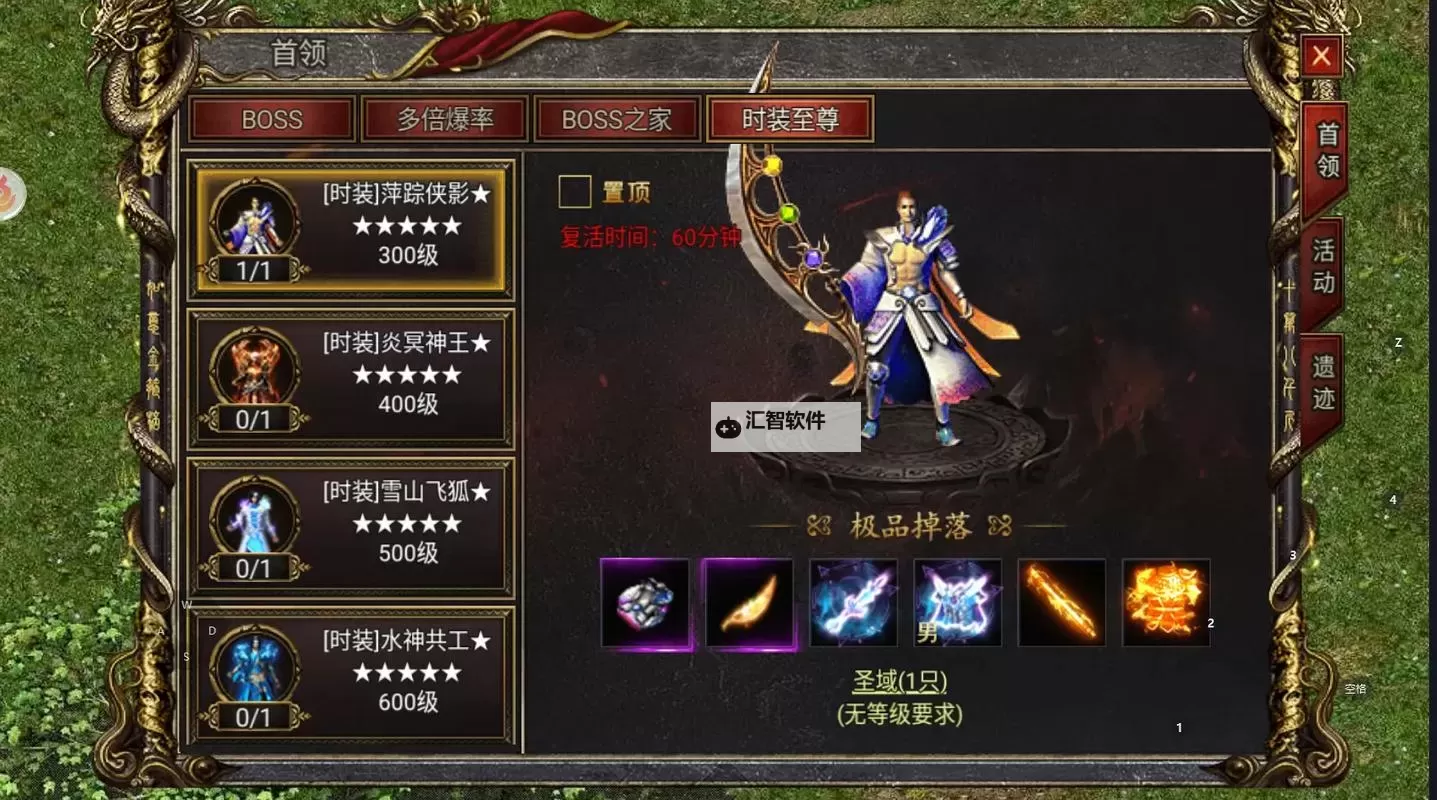The height and width of the screenshot is (800, 1437).
Task: Inspect the silver ore drop item
Action: pyautogui.click(x=645, y=603)
